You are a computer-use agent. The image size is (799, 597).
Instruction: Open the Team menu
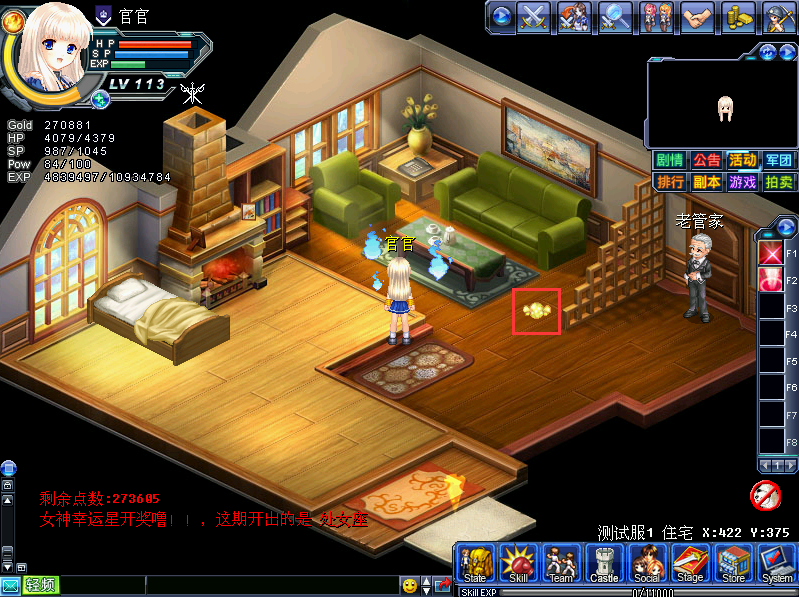pos(561,565)
